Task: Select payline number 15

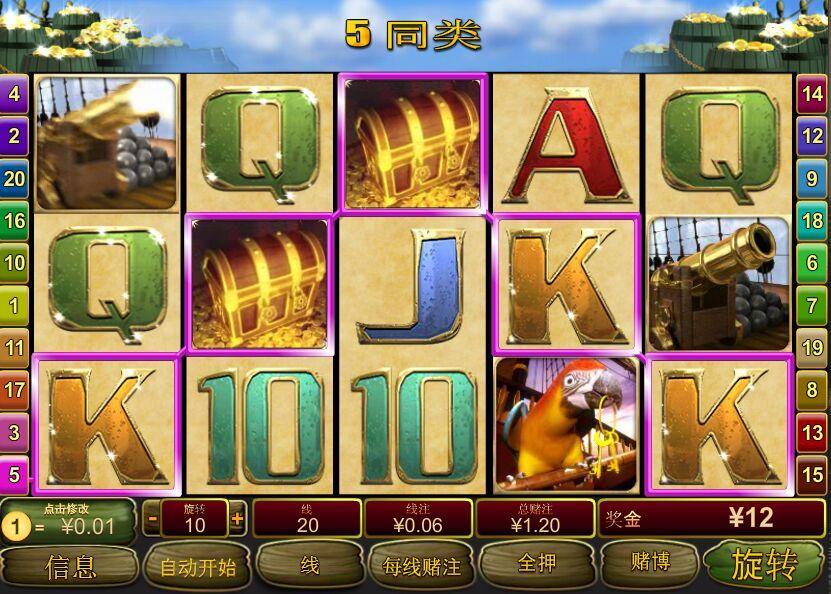Action: [814, 474]
